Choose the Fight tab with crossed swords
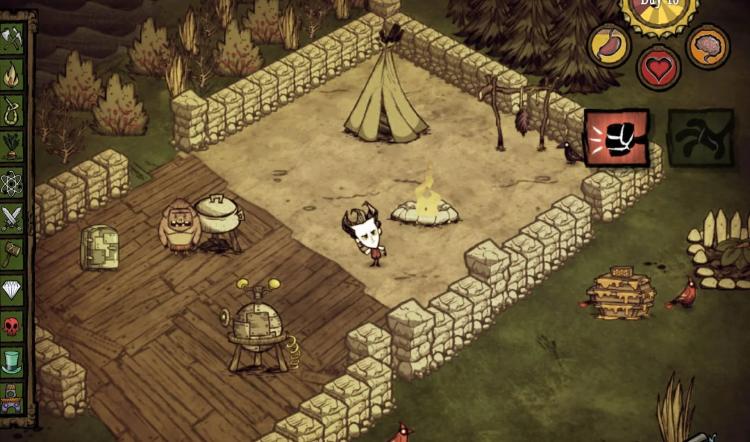The height and width of the screenshot is (442, 750). click(x=12, y=217)
